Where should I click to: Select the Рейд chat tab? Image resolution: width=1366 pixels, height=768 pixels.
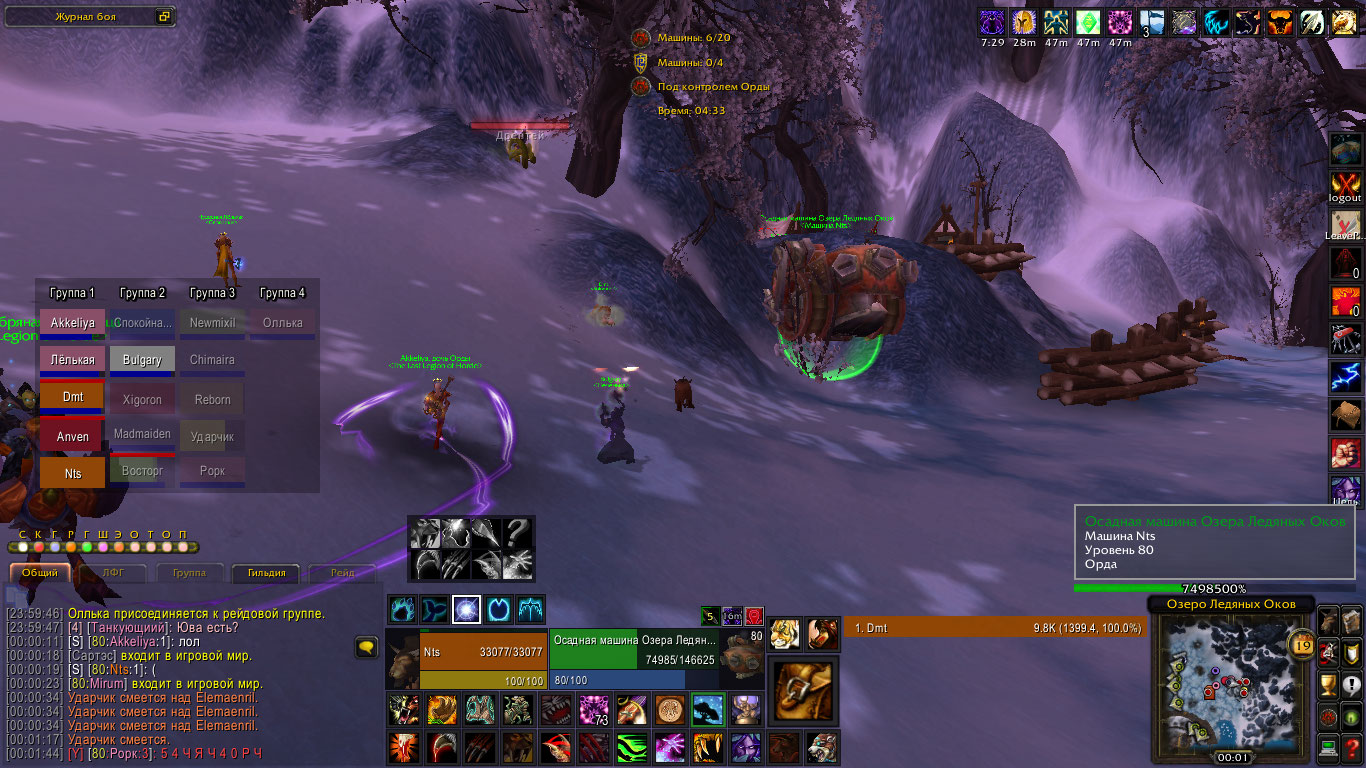pyautogui.click(x=344, y=573)
